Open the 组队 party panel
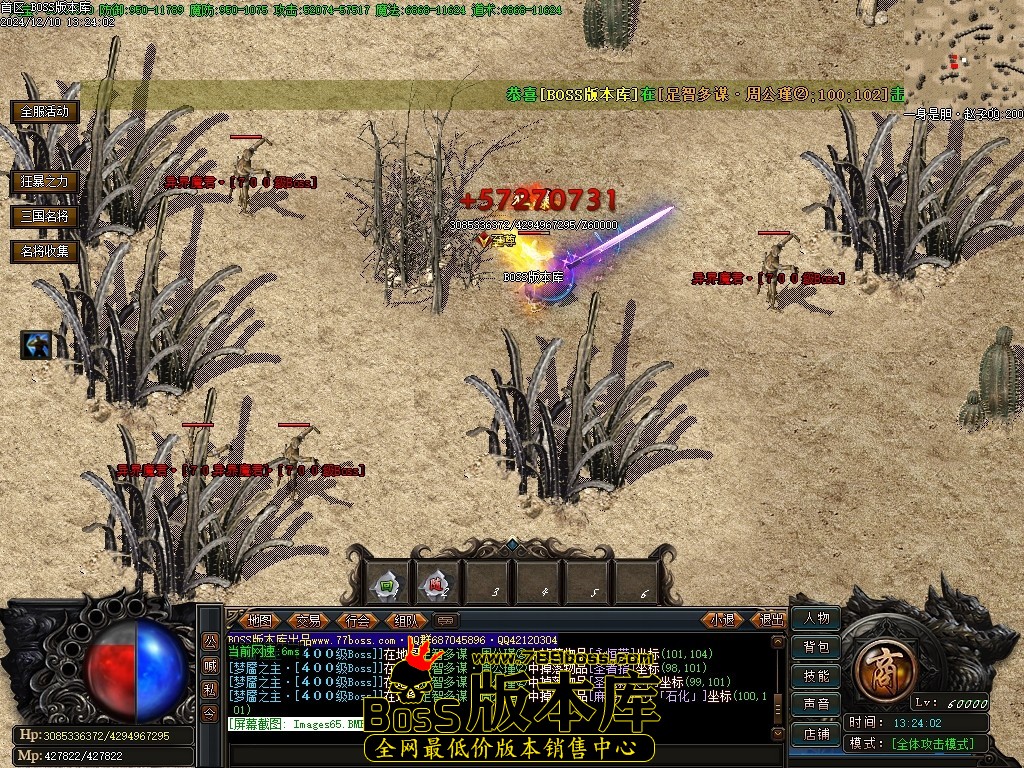Image resolution: width=1024 pixels, height=768 pixels. (x=406, y=620)
